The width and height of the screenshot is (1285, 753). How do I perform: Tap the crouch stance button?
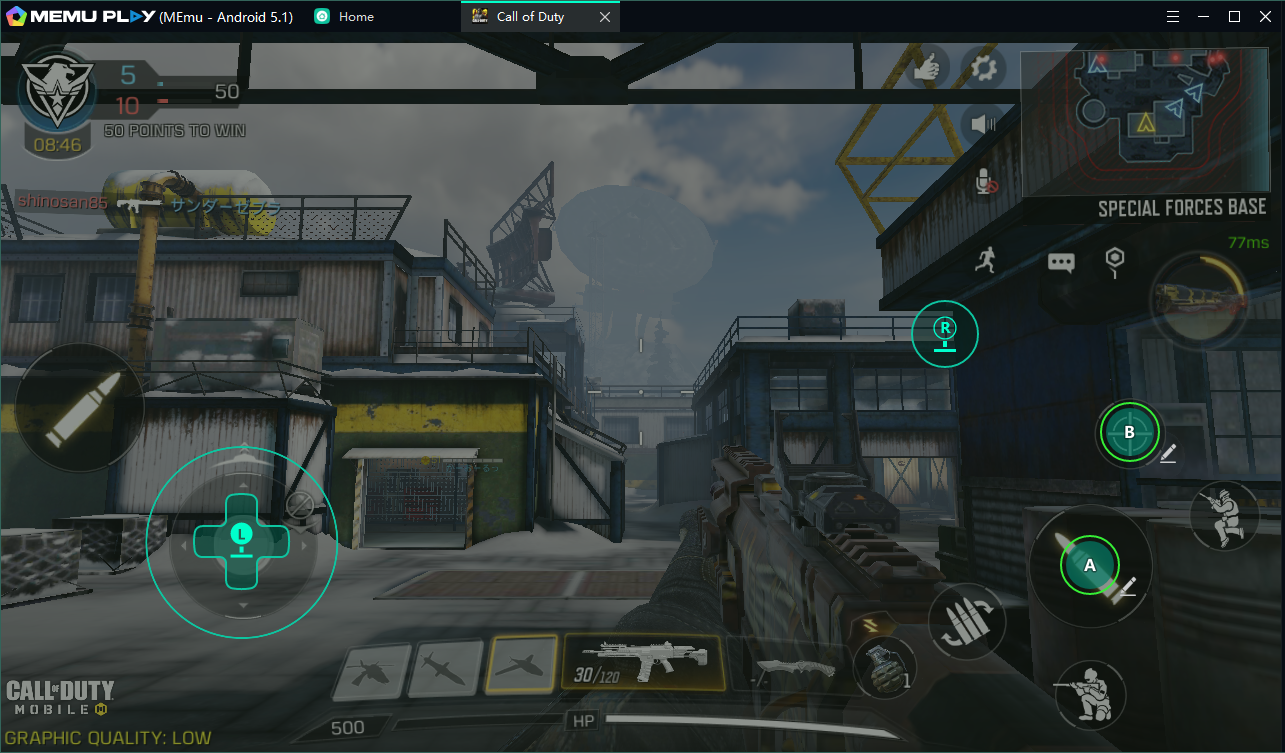tap(1223, 515)
